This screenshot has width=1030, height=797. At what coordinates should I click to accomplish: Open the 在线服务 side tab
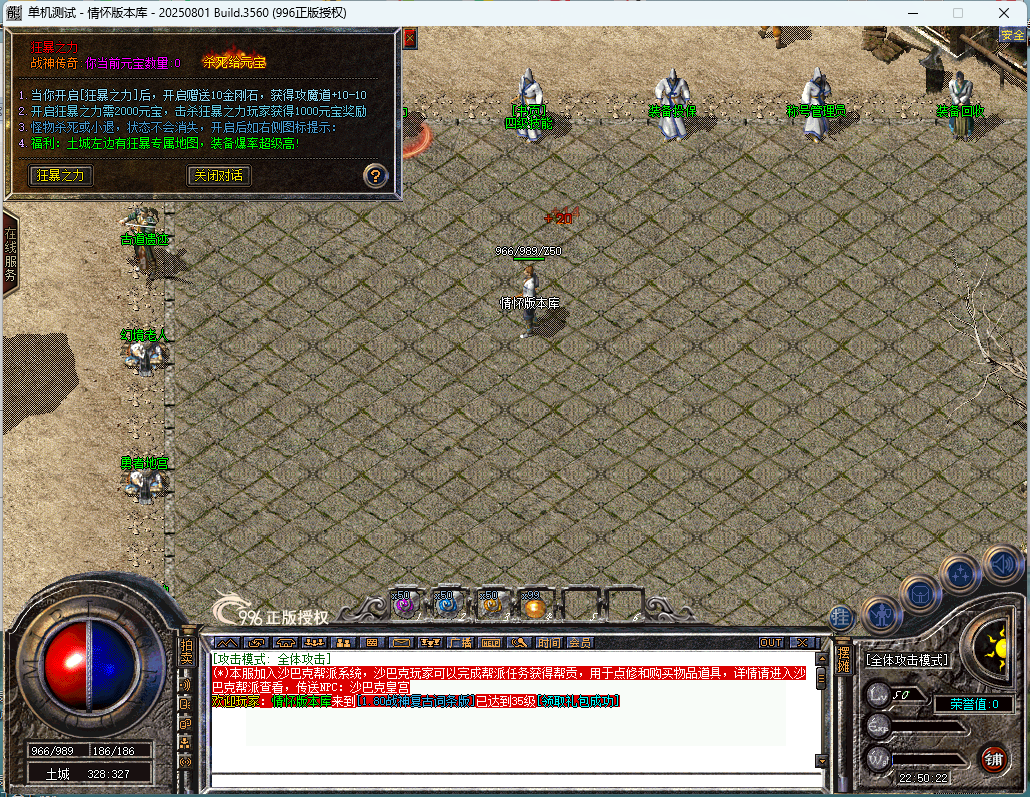point(10,255)
